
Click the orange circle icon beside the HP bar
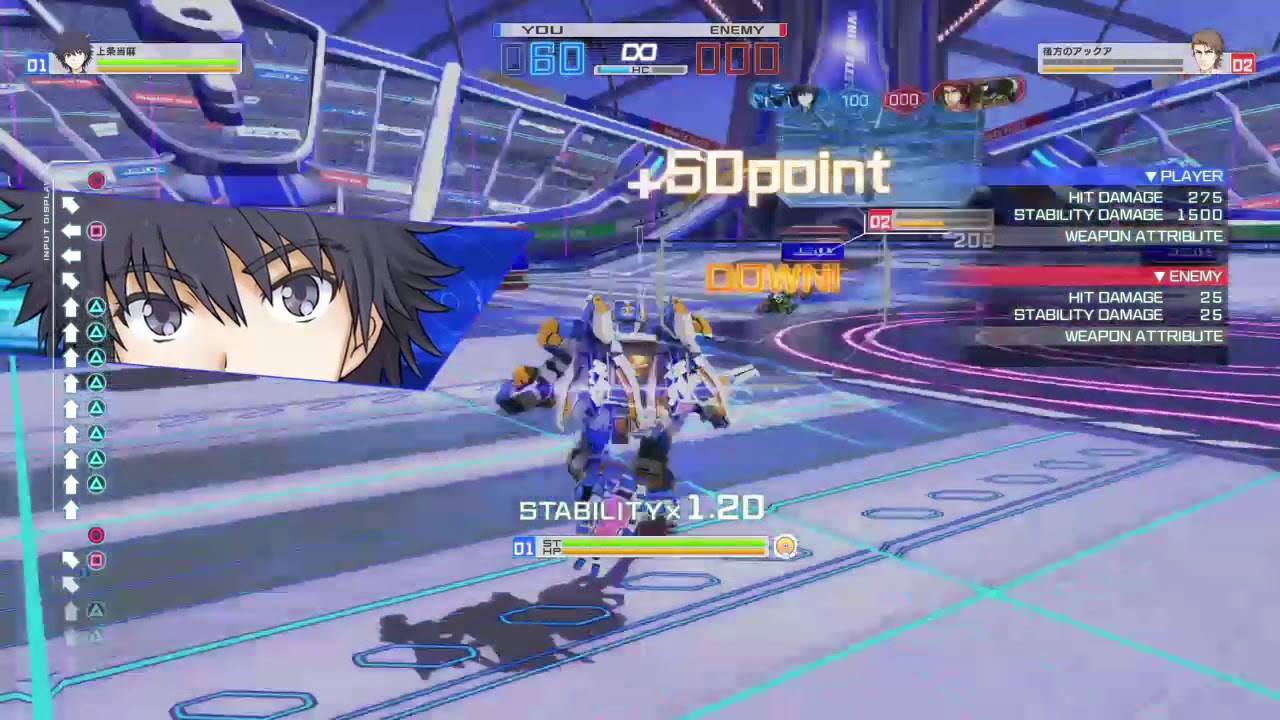click(x=786, y=547)
